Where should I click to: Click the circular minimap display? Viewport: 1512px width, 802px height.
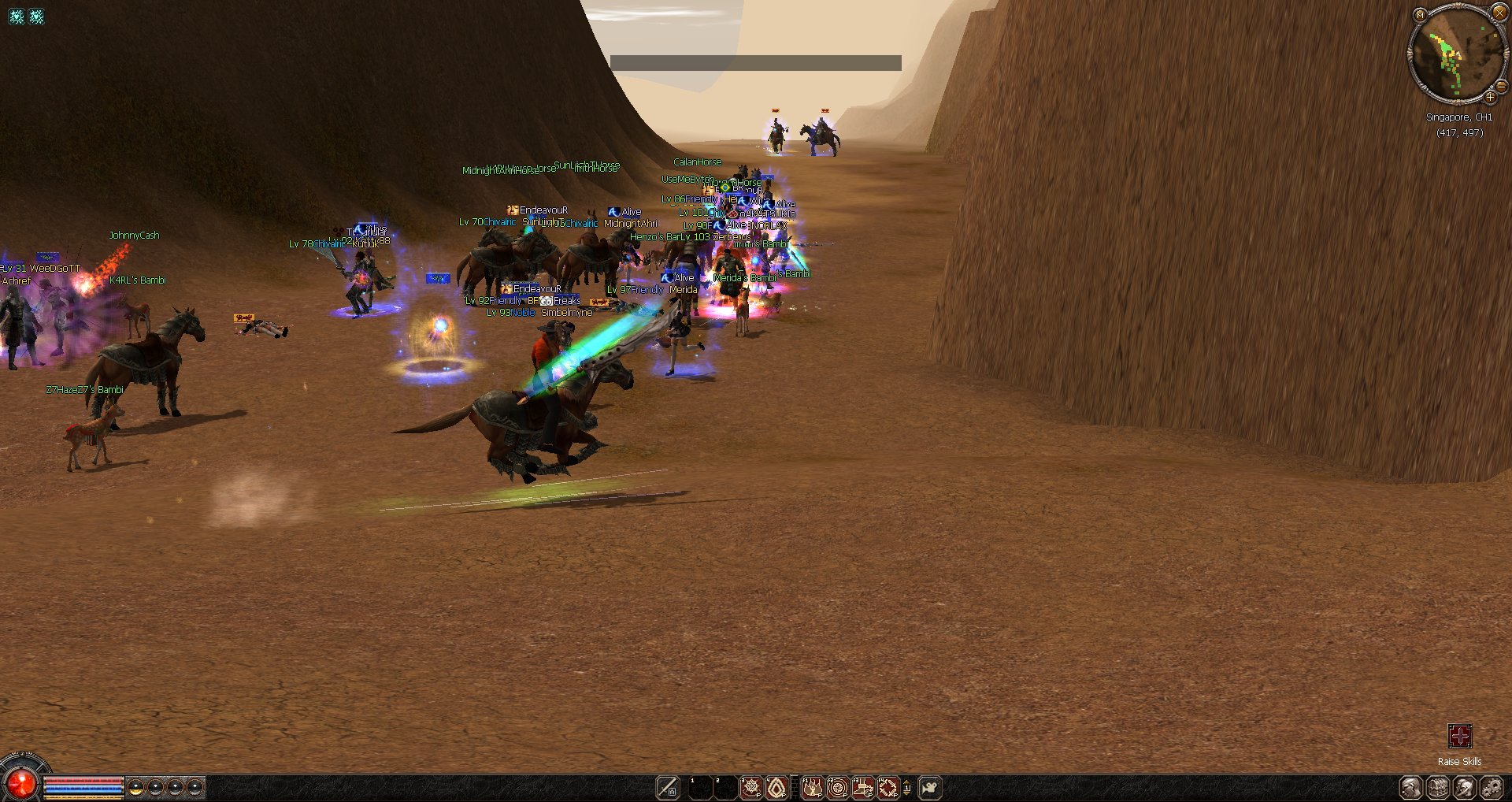pos(1455,54)
